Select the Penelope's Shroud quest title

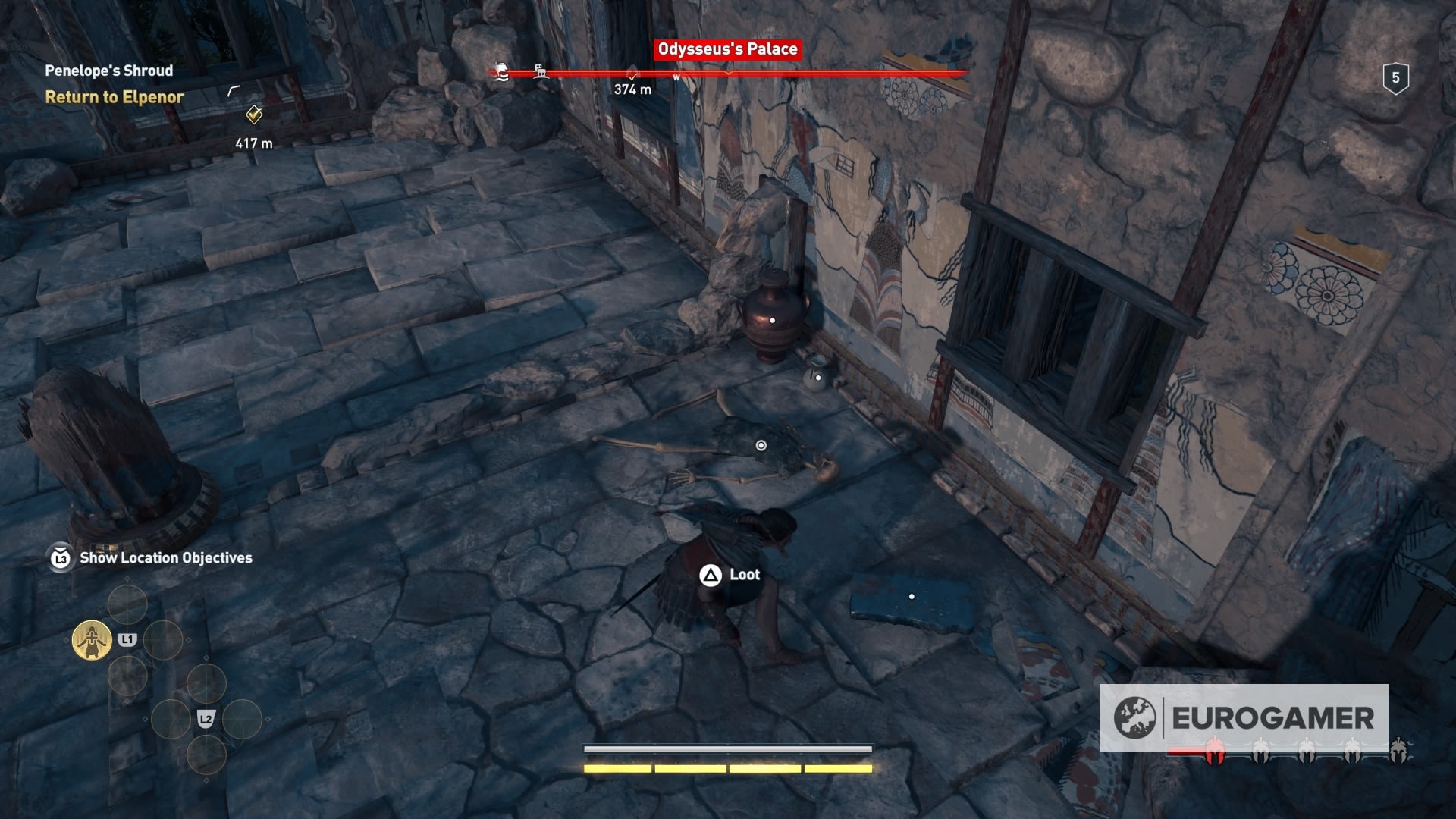point(108,70)
